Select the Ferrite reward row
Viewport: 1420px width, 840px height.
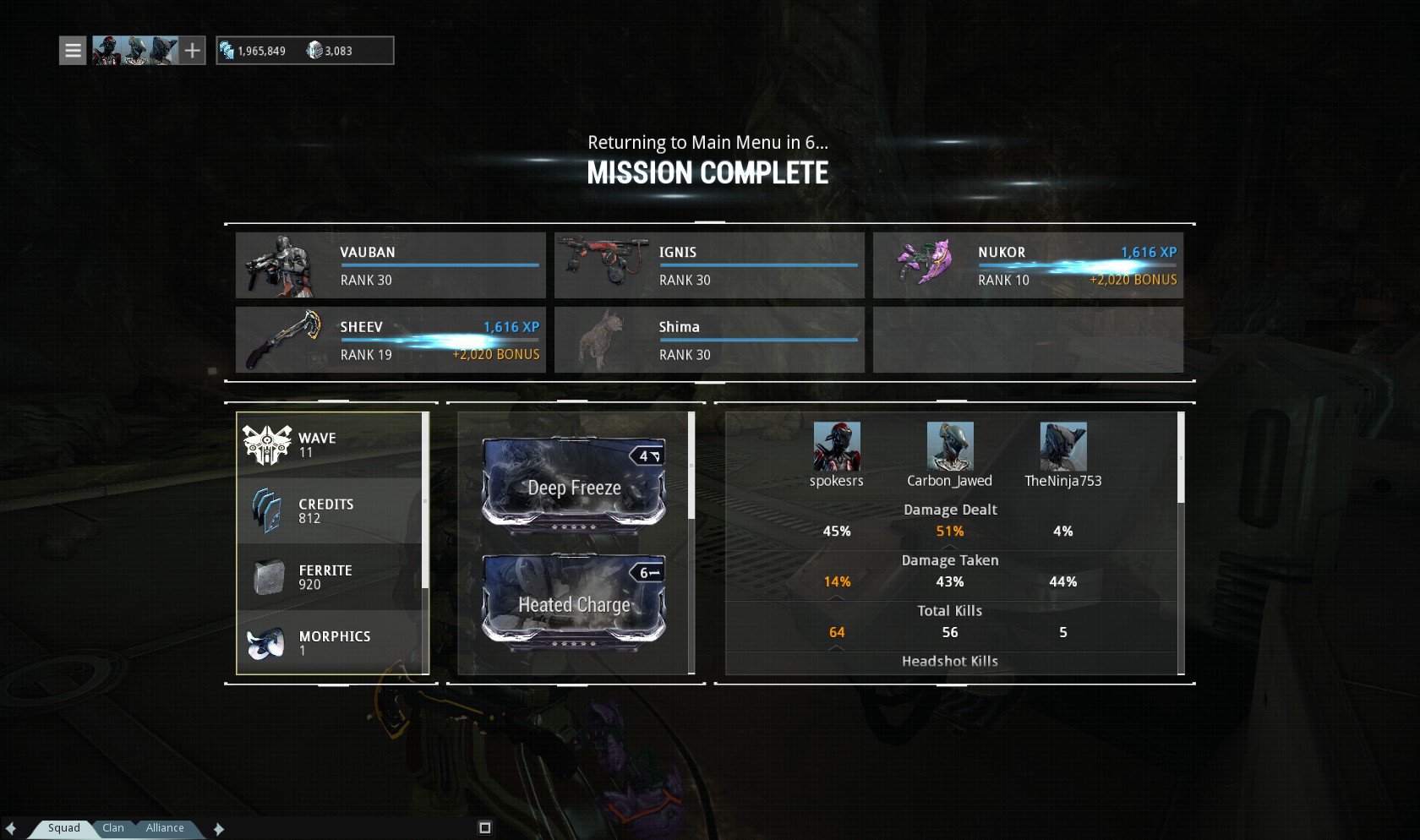click(331, 577)
